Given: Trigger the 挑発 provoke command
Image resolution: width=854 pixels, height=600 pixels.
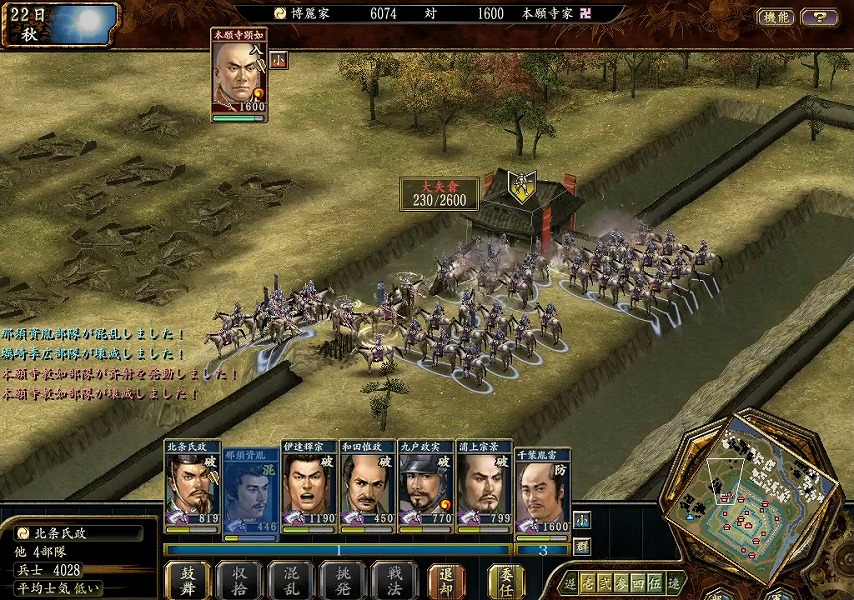Looking at the screenshot, I should 342,579.
